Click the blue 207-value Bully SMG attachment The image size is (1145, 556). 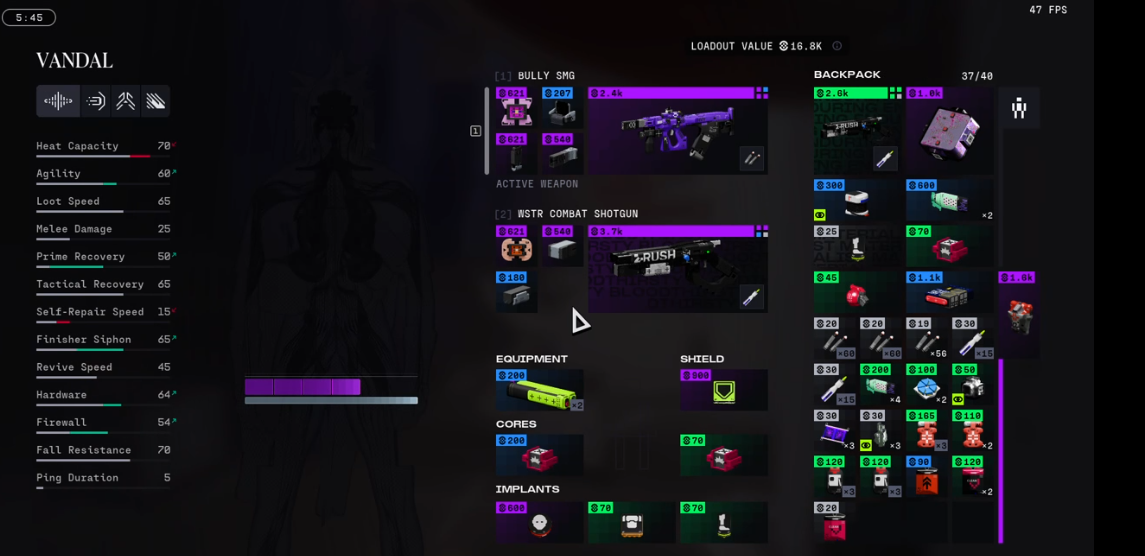click(x=562, y=108)
